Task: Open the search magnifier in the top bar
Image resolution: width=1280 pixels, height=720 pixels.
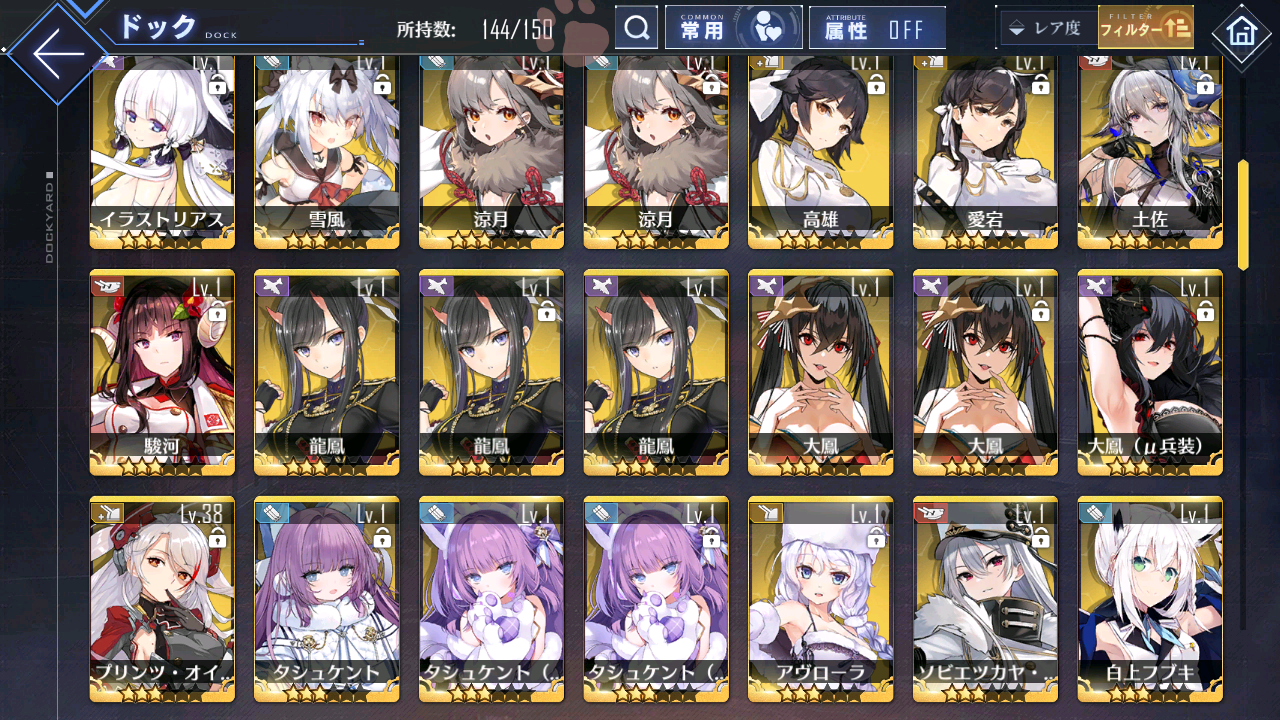Action: 637,27
